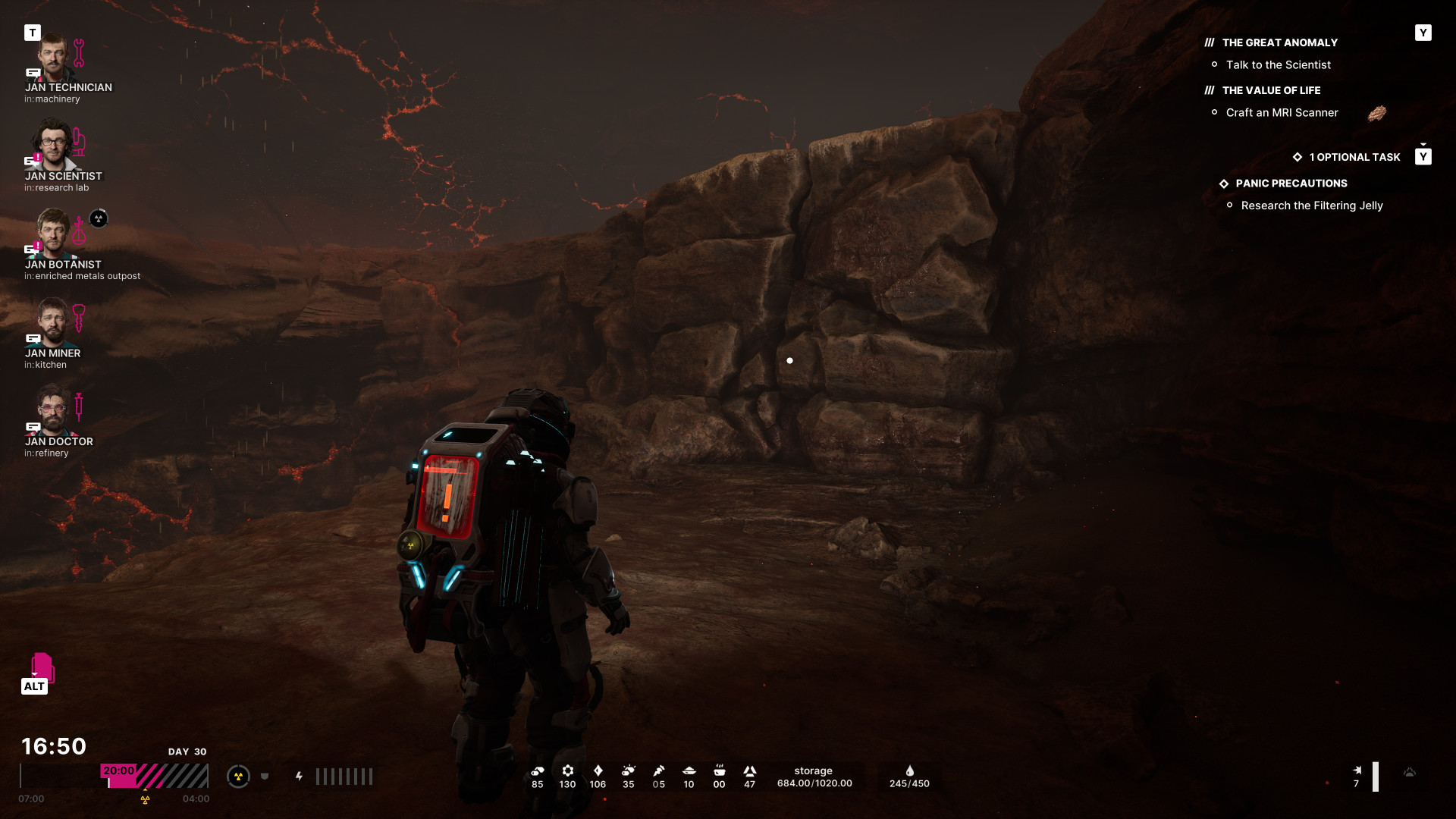Open the pink documents icon
Screen dimensions: 1456x819
pyautogui.click(x=42, y=667)
